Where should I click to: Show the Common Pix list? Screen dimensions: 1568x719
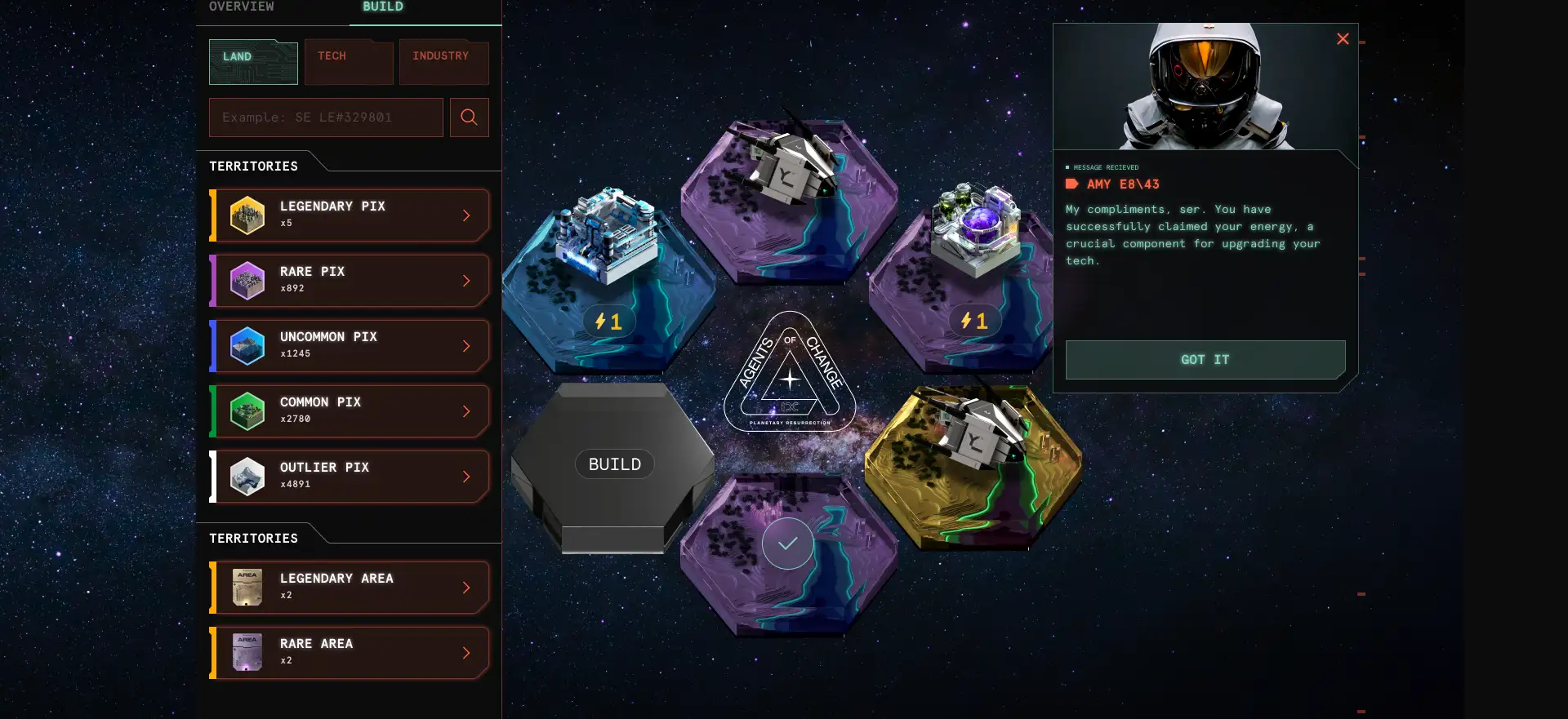coord(350,411)
